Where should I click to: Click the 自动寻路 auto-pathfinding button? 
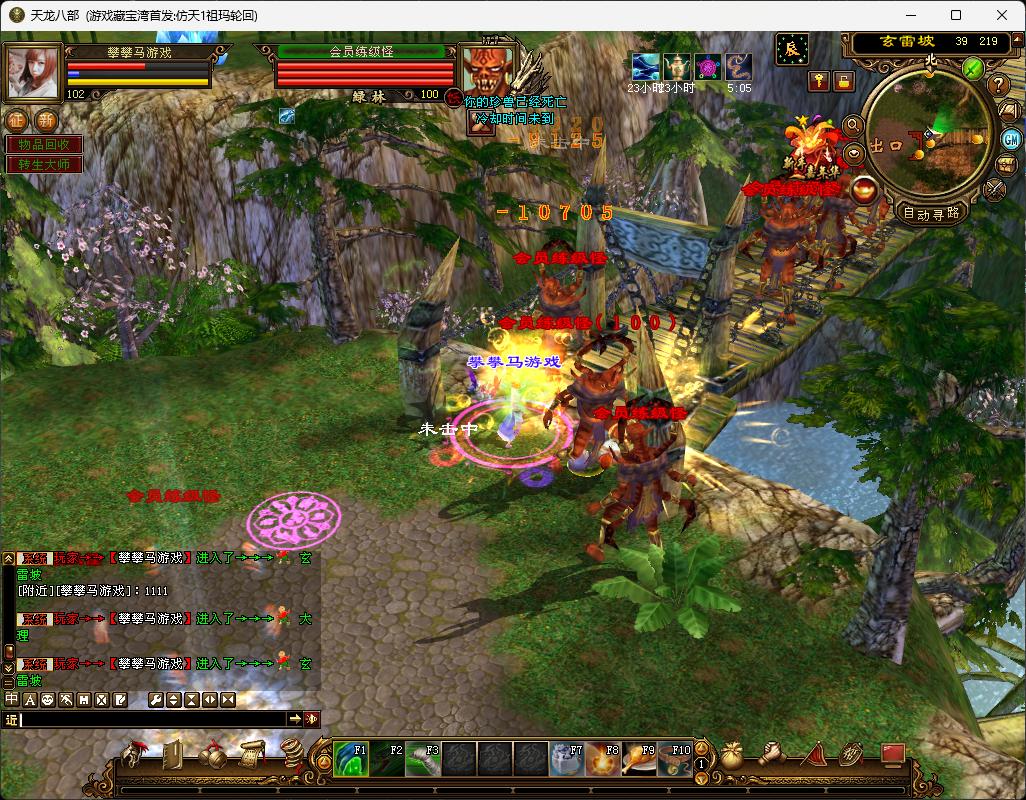(931, 212)
